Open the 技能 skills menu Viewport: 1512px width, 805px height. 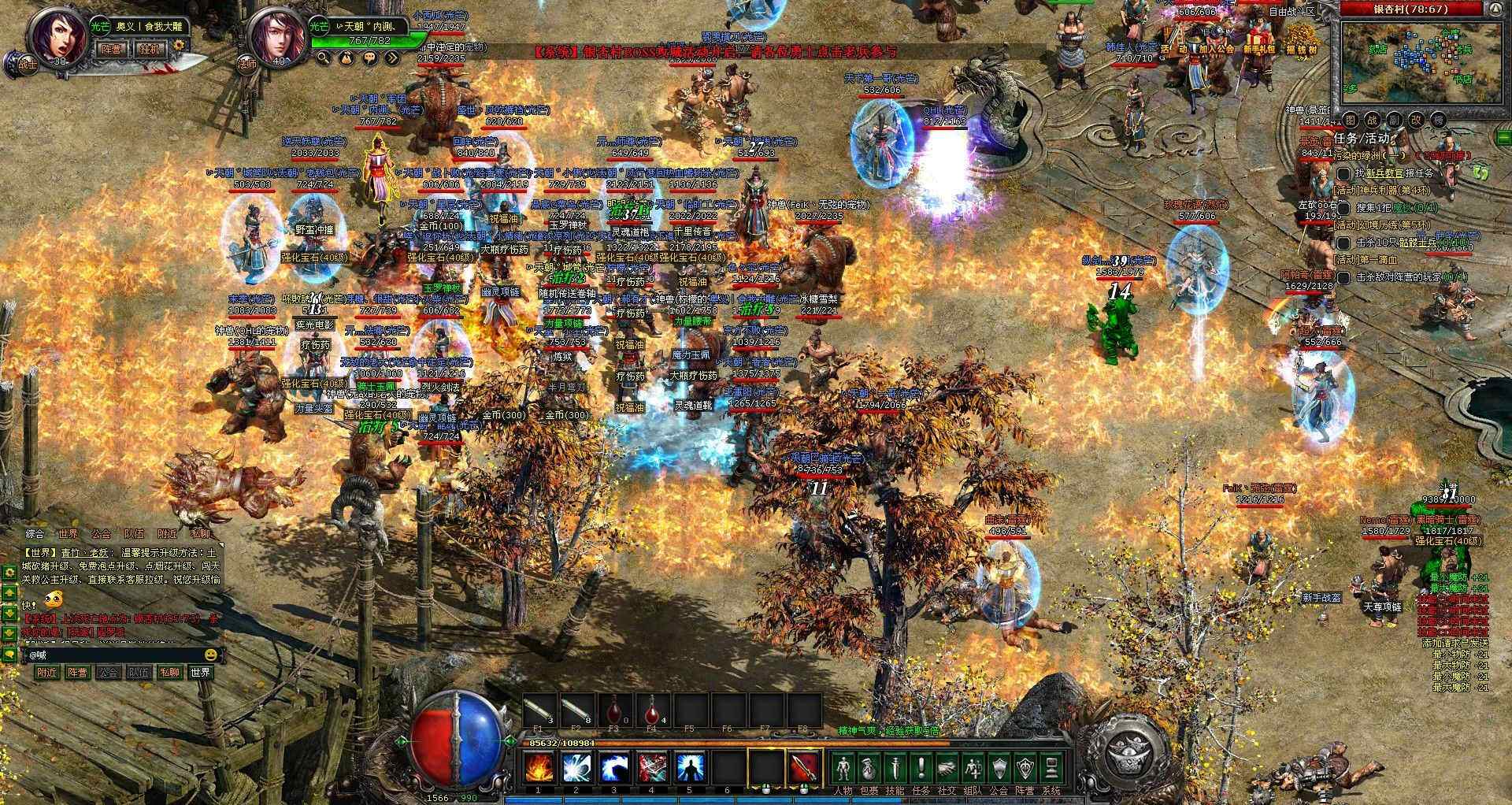coord(895,769)
